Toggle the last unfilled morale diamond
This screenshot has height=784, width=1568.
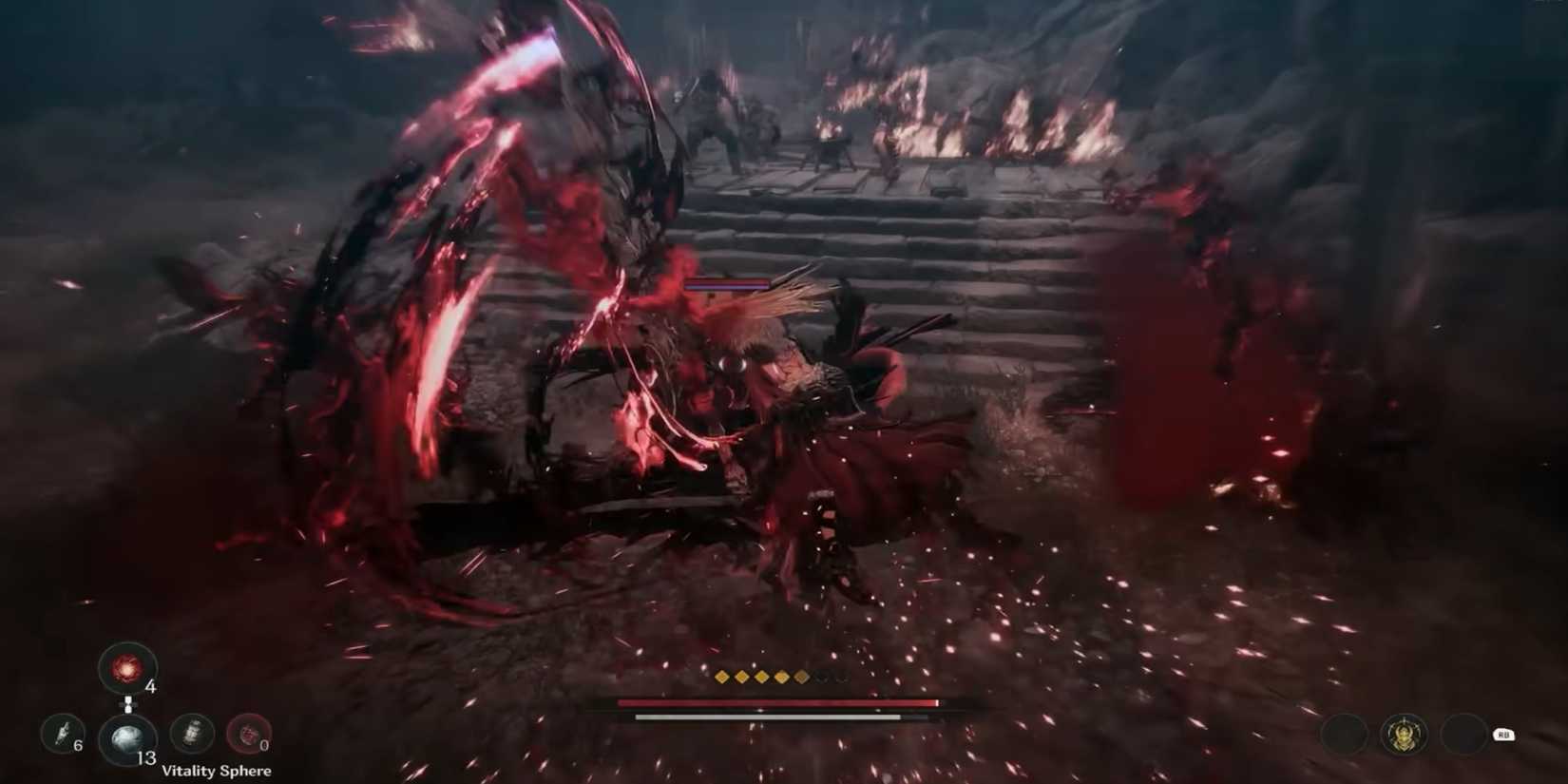click(841, 677)
